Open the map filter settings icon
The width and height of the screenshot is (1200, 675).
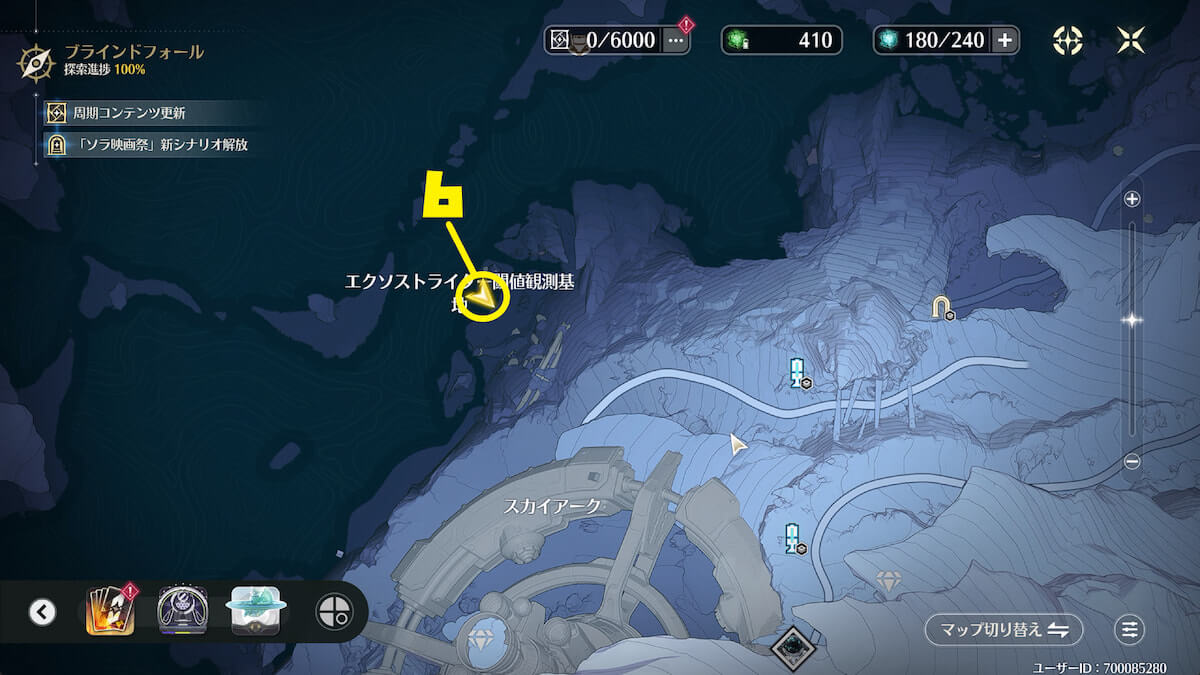(x=1129, y=630)
